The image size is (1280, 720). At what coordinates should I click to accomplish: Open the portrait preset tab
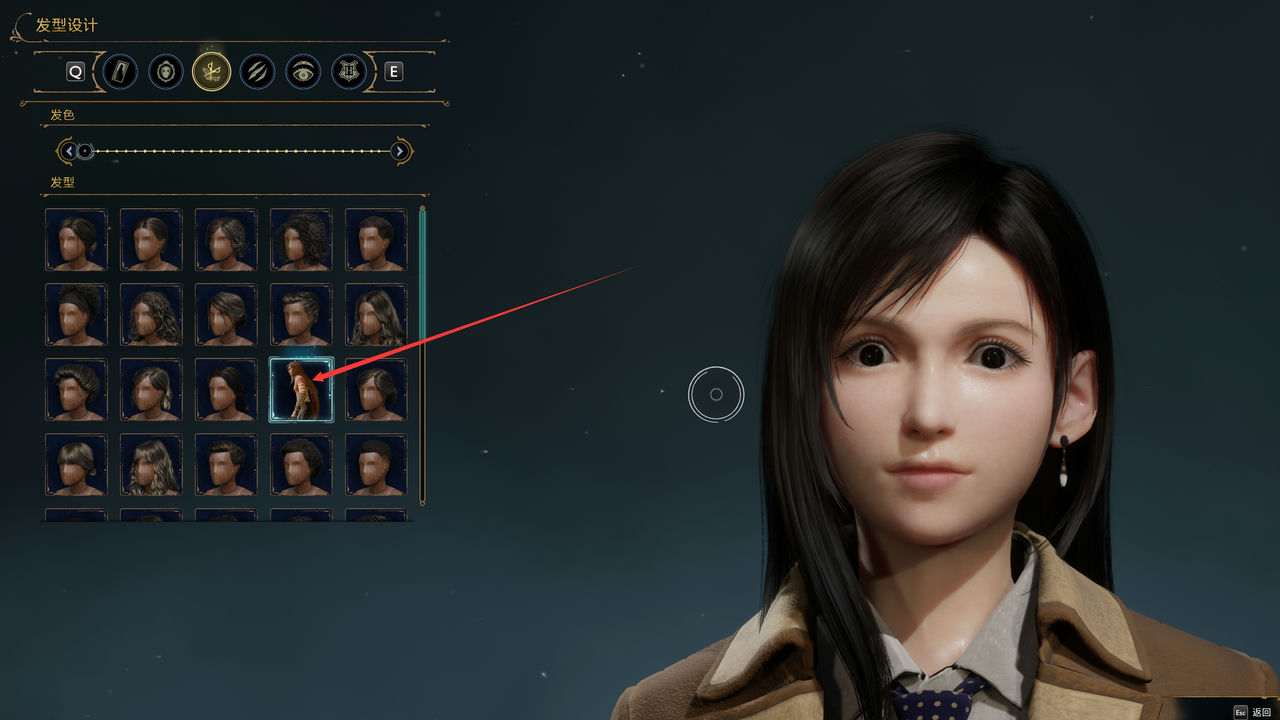click(120, 72)
